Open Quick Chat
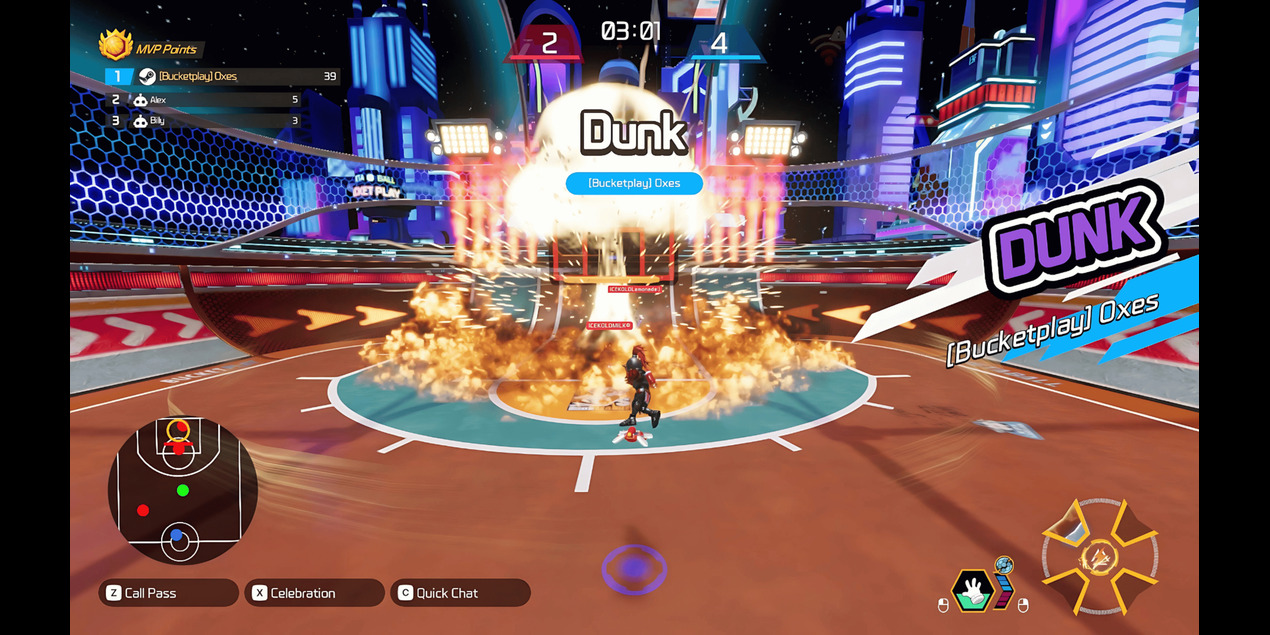The height and width of the screenshot is (635, 1270). click(460, 593)
